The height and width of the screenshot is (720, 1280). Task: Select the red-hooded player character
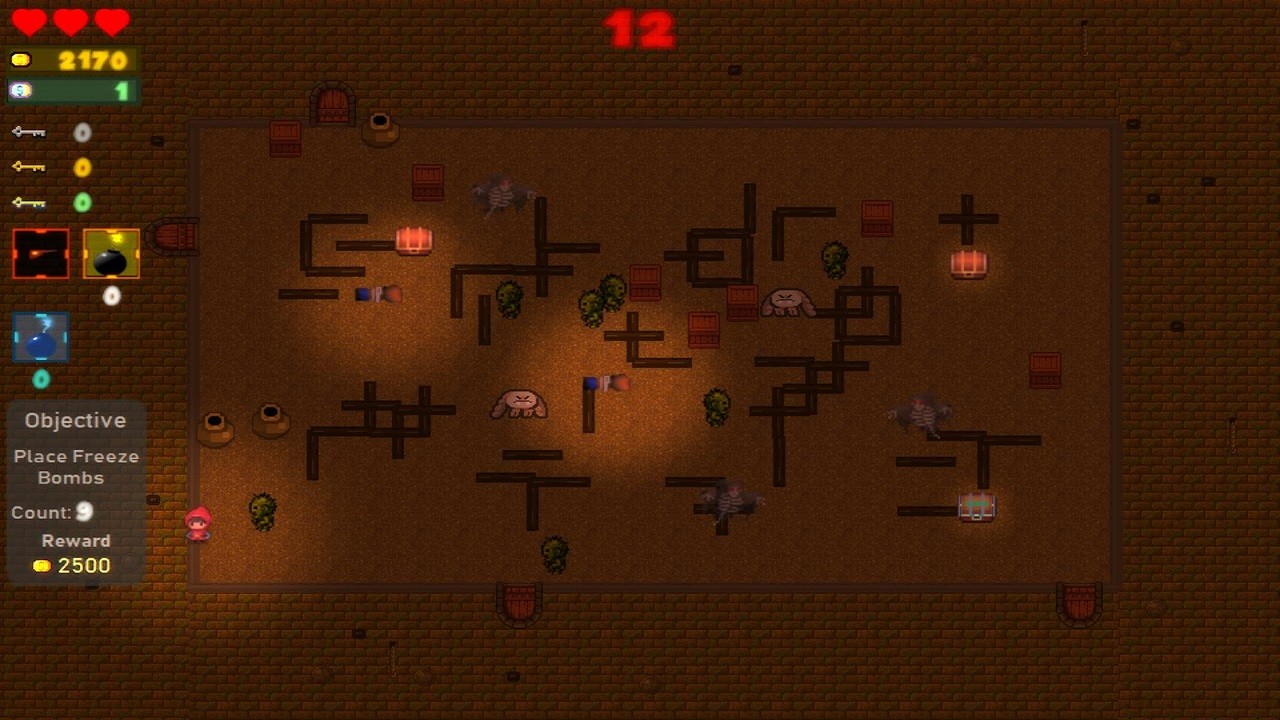coord(197,524)
